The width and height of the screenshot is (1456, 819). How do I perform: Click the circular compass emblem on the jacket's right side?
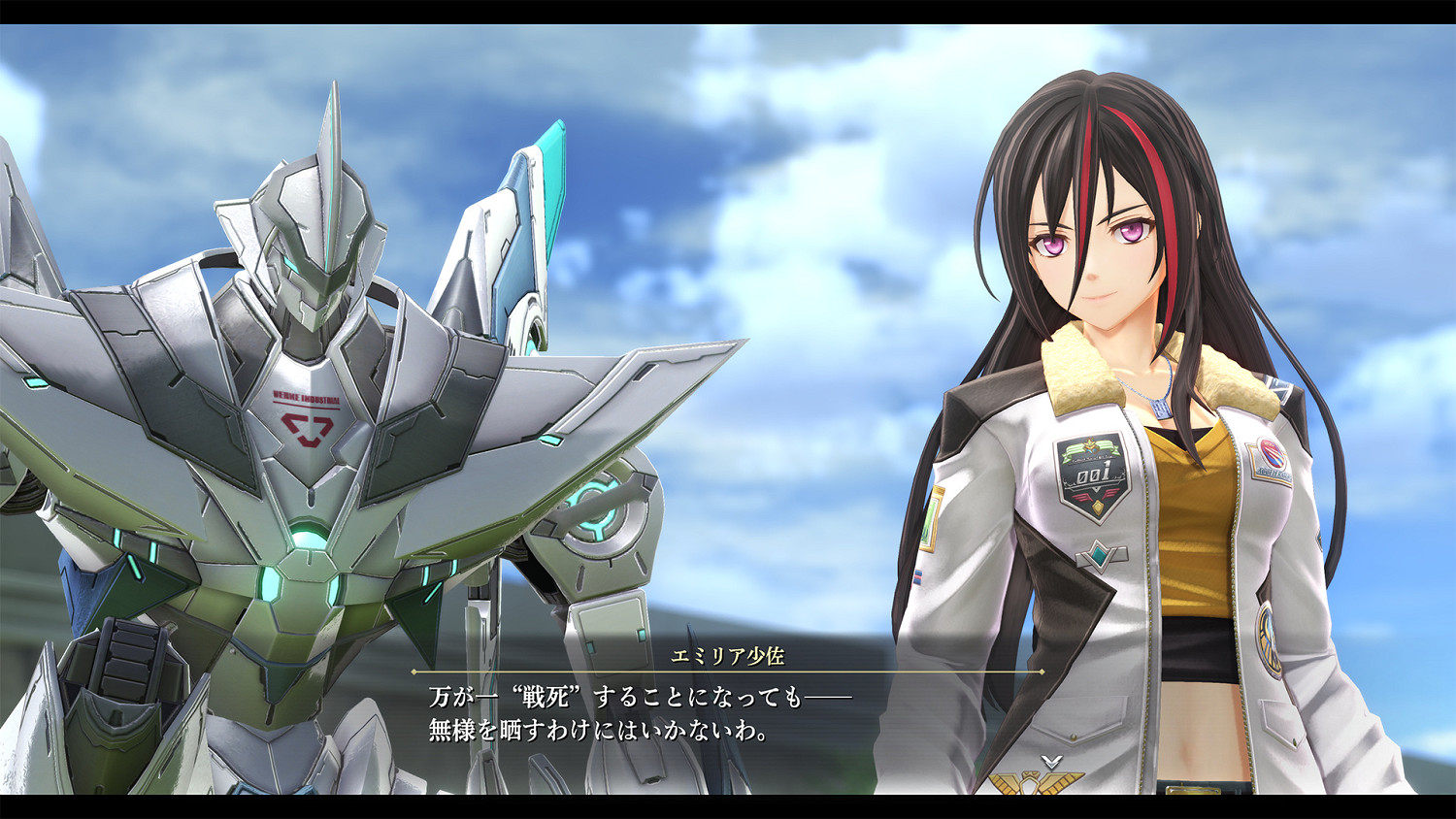(1270, 640)
